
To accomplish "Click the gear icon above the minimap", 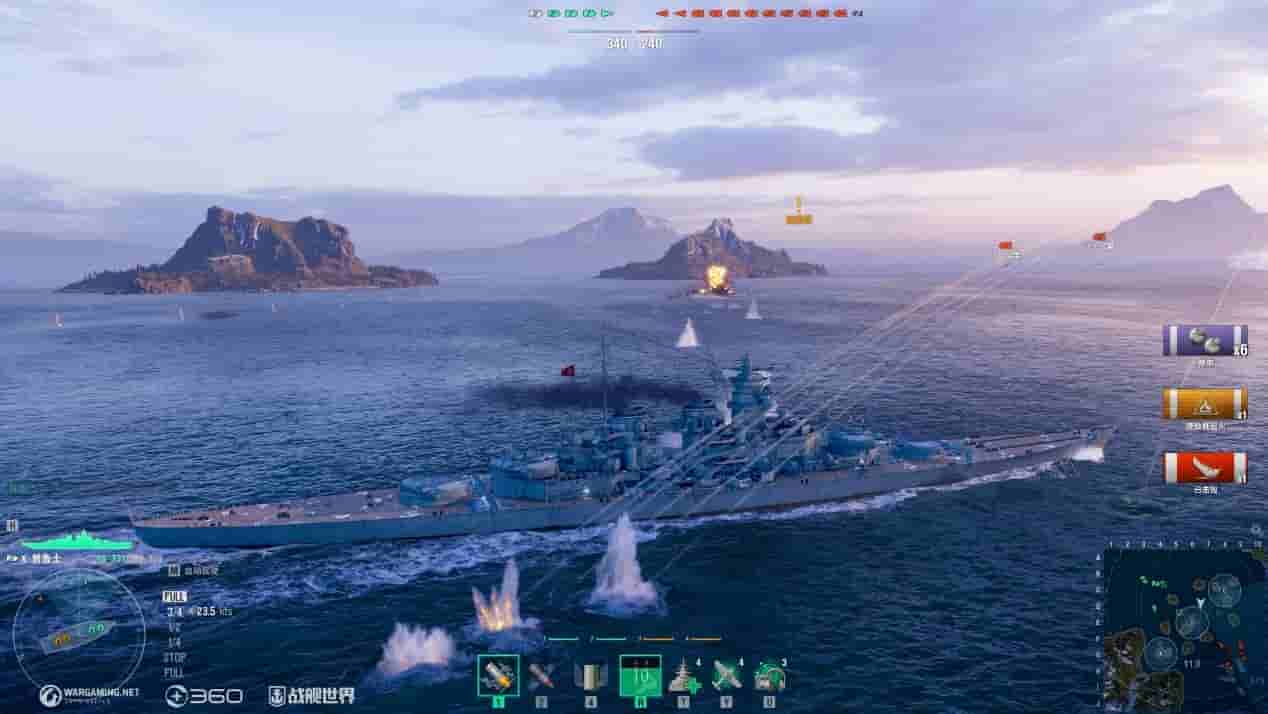I will click(x=1256, y=531).
